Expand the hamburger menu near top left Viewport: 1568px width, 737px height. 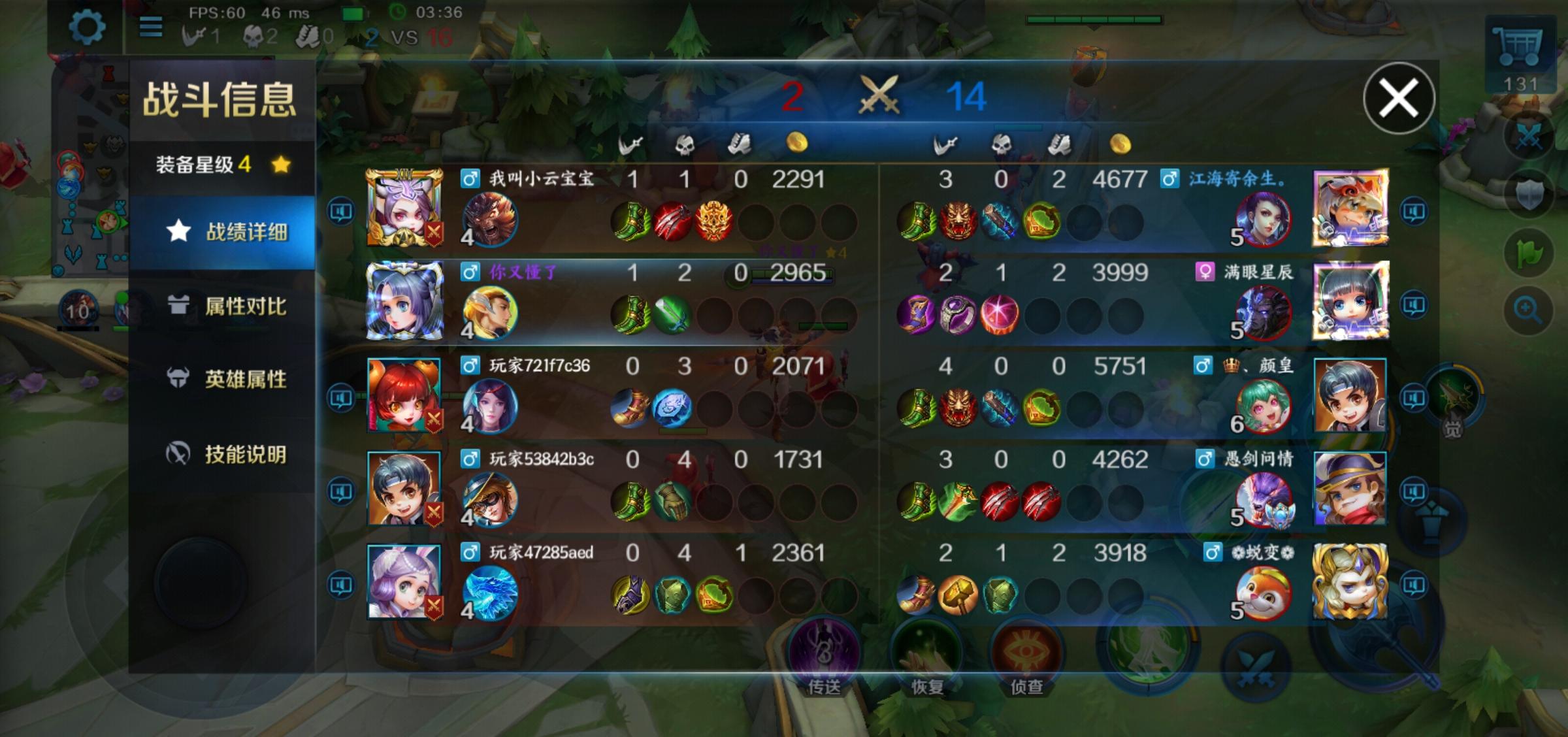[151, 28]
